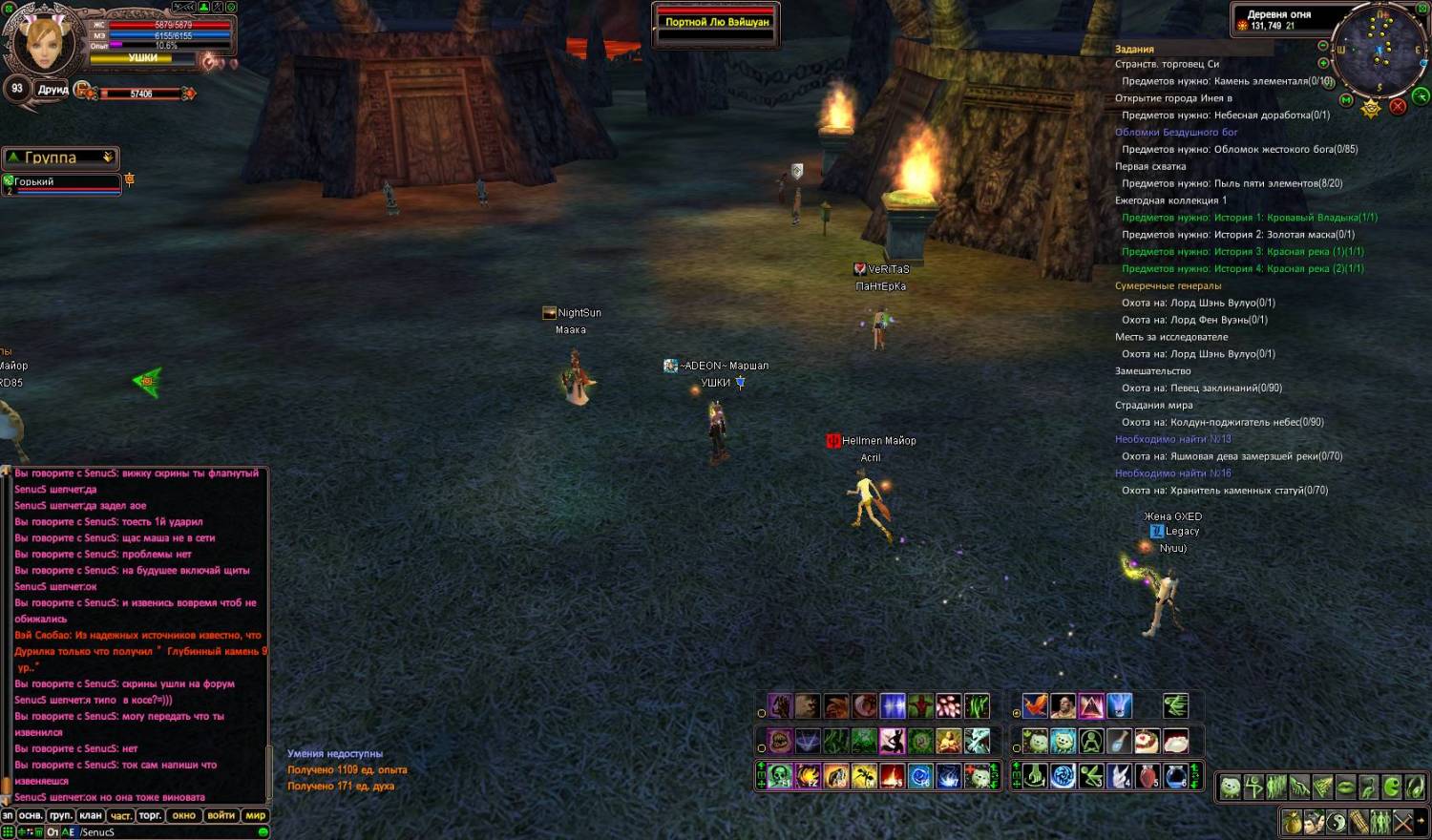Use the red potion in hotbar slot 5
Screen dimensions: 1432x840
click(1148, 776)
